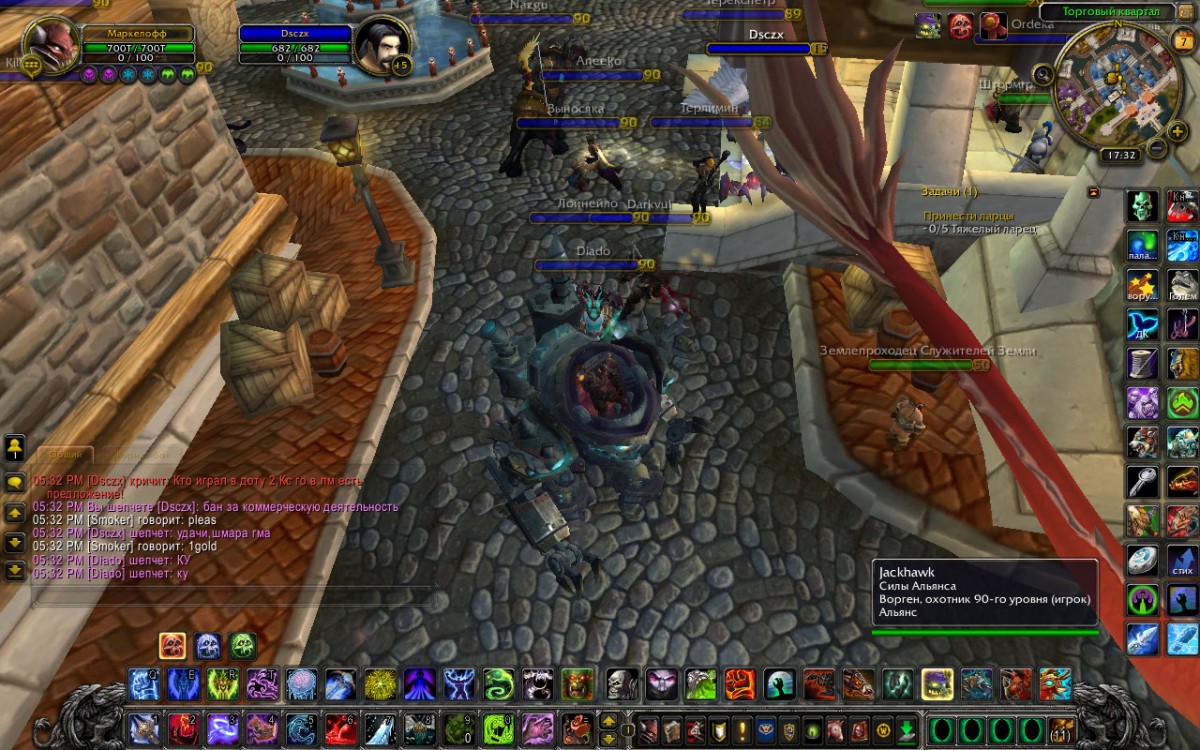This screenshot has height=750, width=1200.
Task: Switch action bar page with up arrow
Action: (x=608, y=719)
